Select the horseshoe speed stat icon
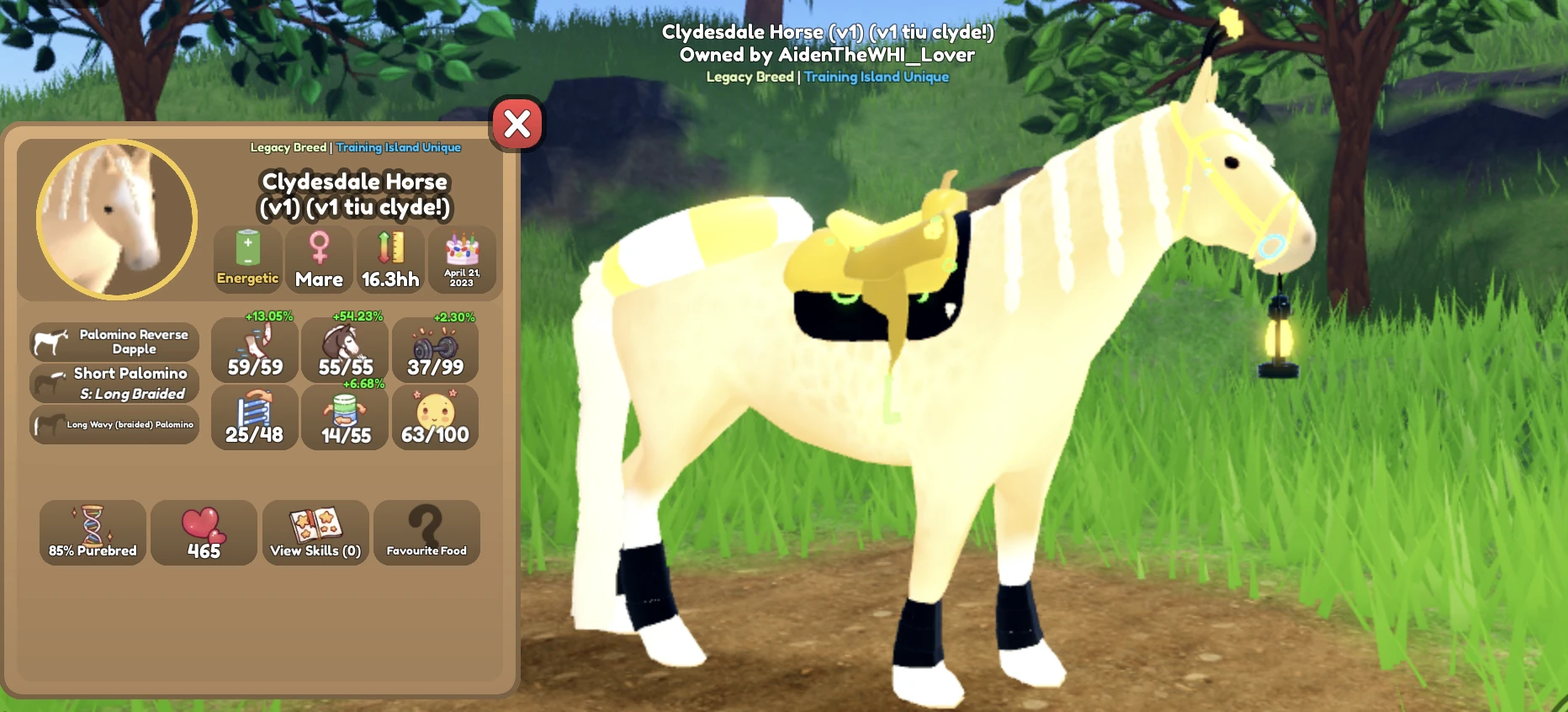This screenshot has width=1568, height=712. (x=255, y=343)
